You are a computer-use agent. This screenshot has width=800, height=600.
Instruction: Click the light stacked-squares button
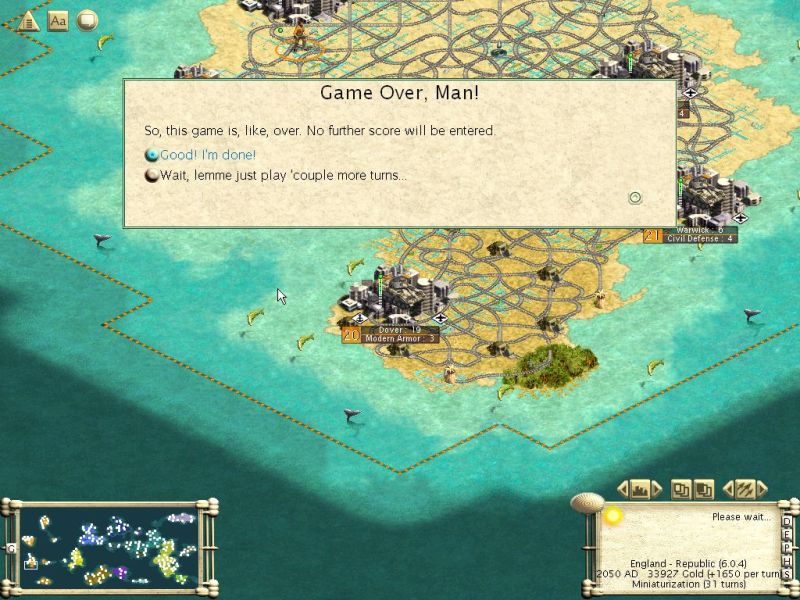680,489
